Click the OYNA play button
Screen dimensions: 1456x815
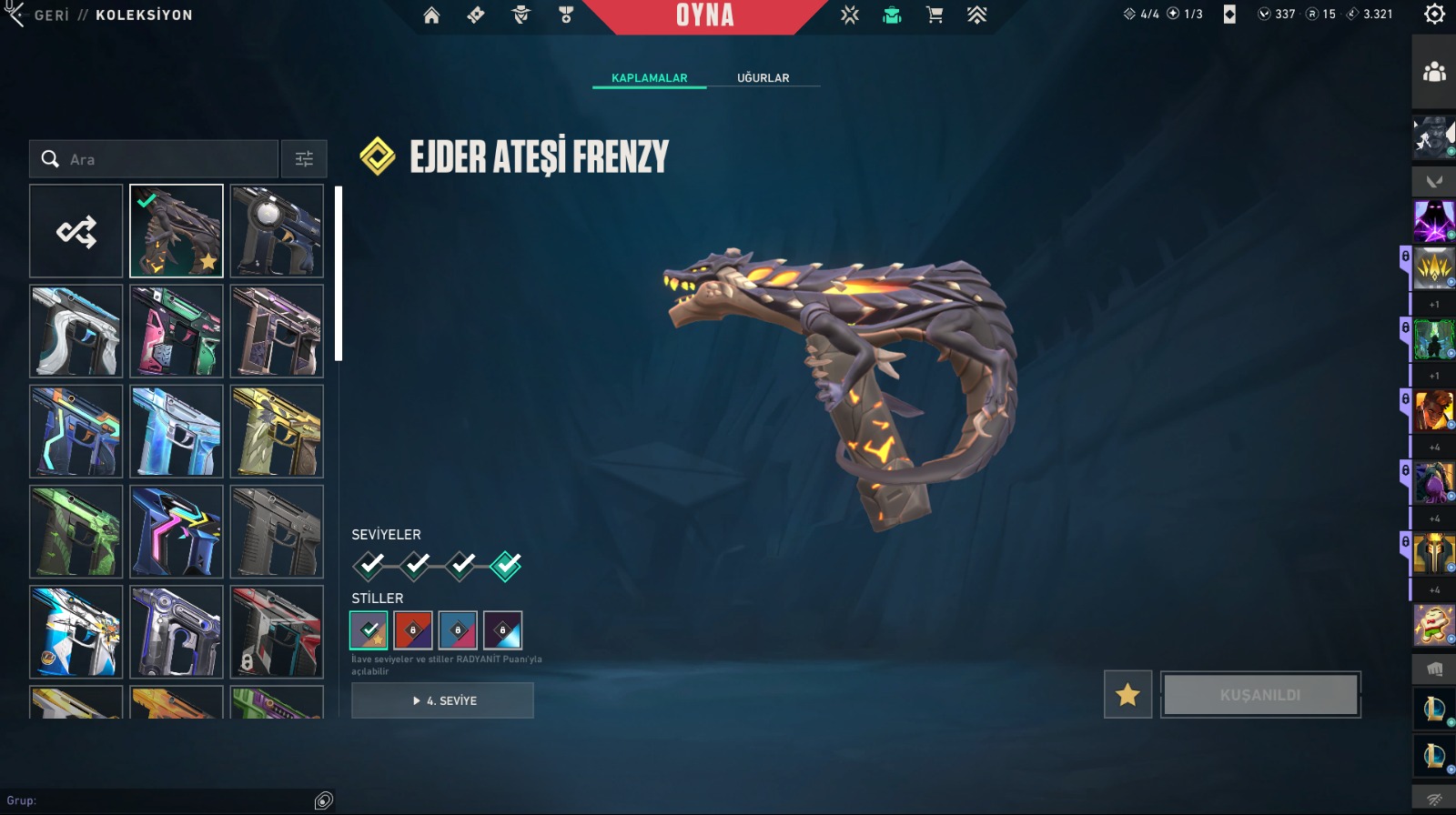coord(704,15)
